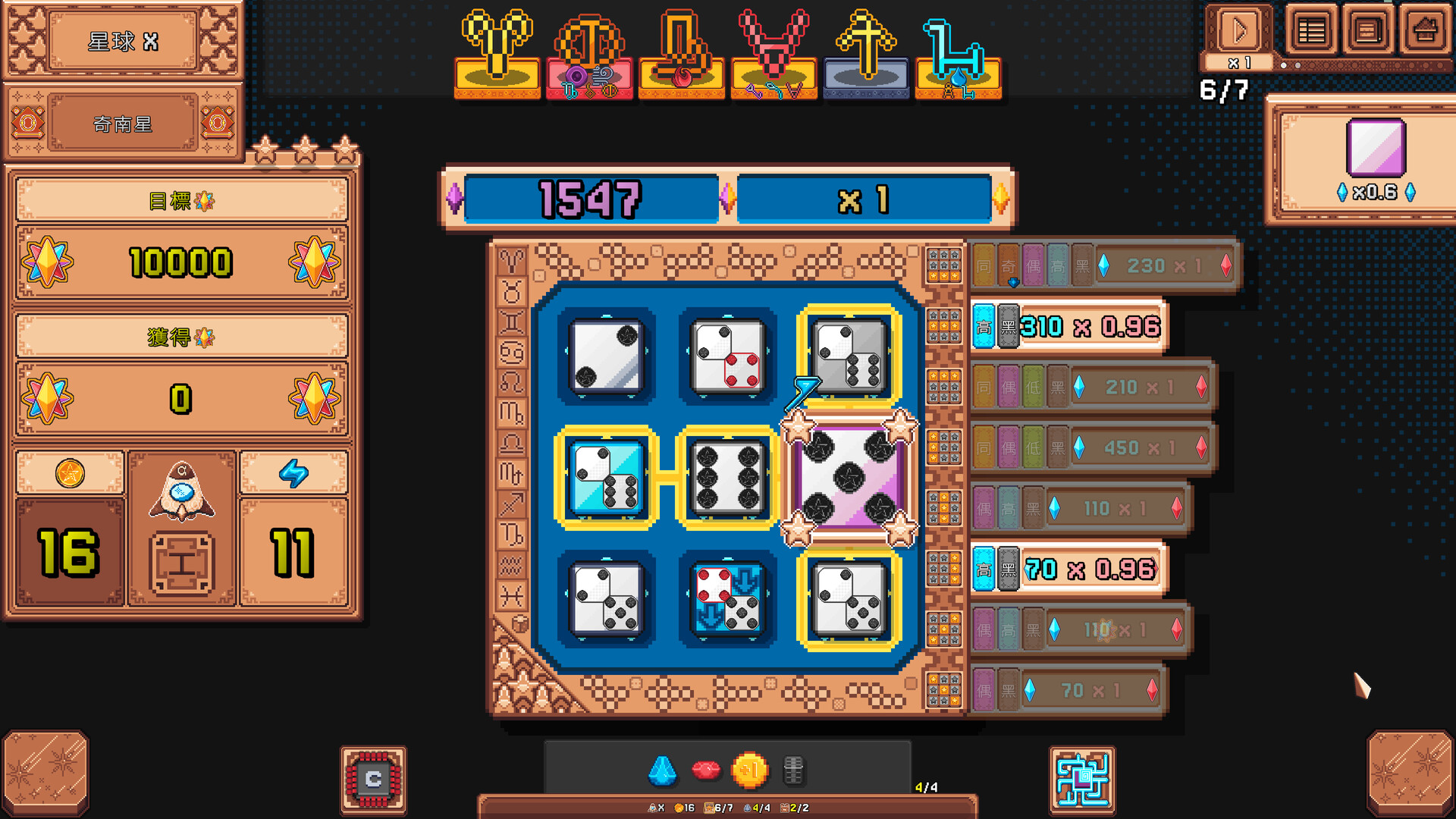
Task: Open the red C chip button
Action: pos(373,780)
